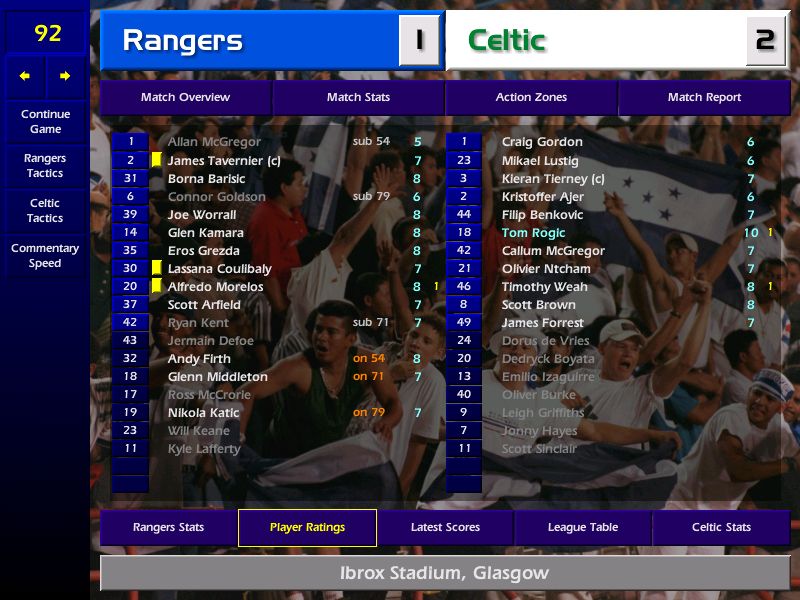Screen dimensions: 800x600
Task: View the League Table
Action: [x=583, y=527]
